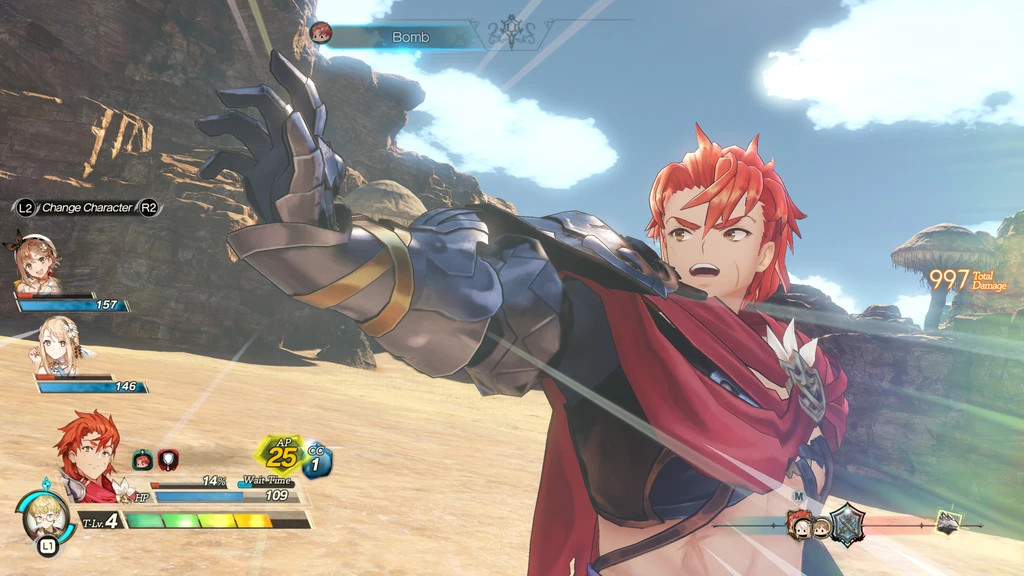This screenshot has width=1024, height=576.
Task: Click the Bomb skill name banner
Action: [x=410, y=37]
